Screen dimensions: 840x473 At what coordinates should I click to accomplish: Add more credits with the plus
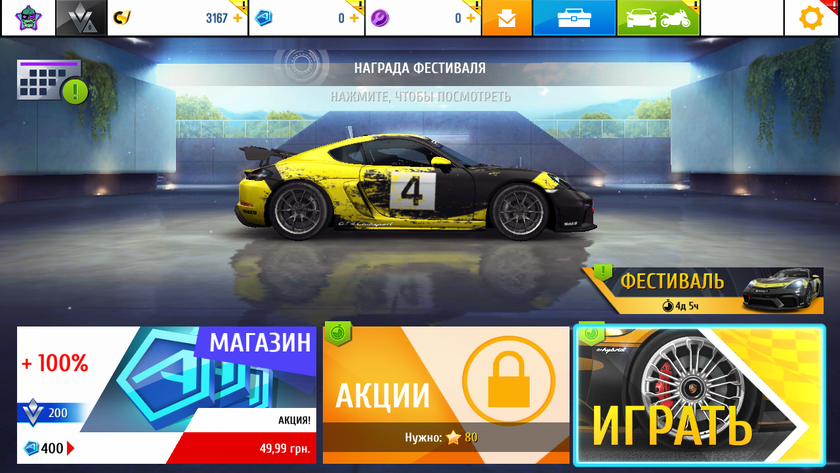(x=237, y=18)
